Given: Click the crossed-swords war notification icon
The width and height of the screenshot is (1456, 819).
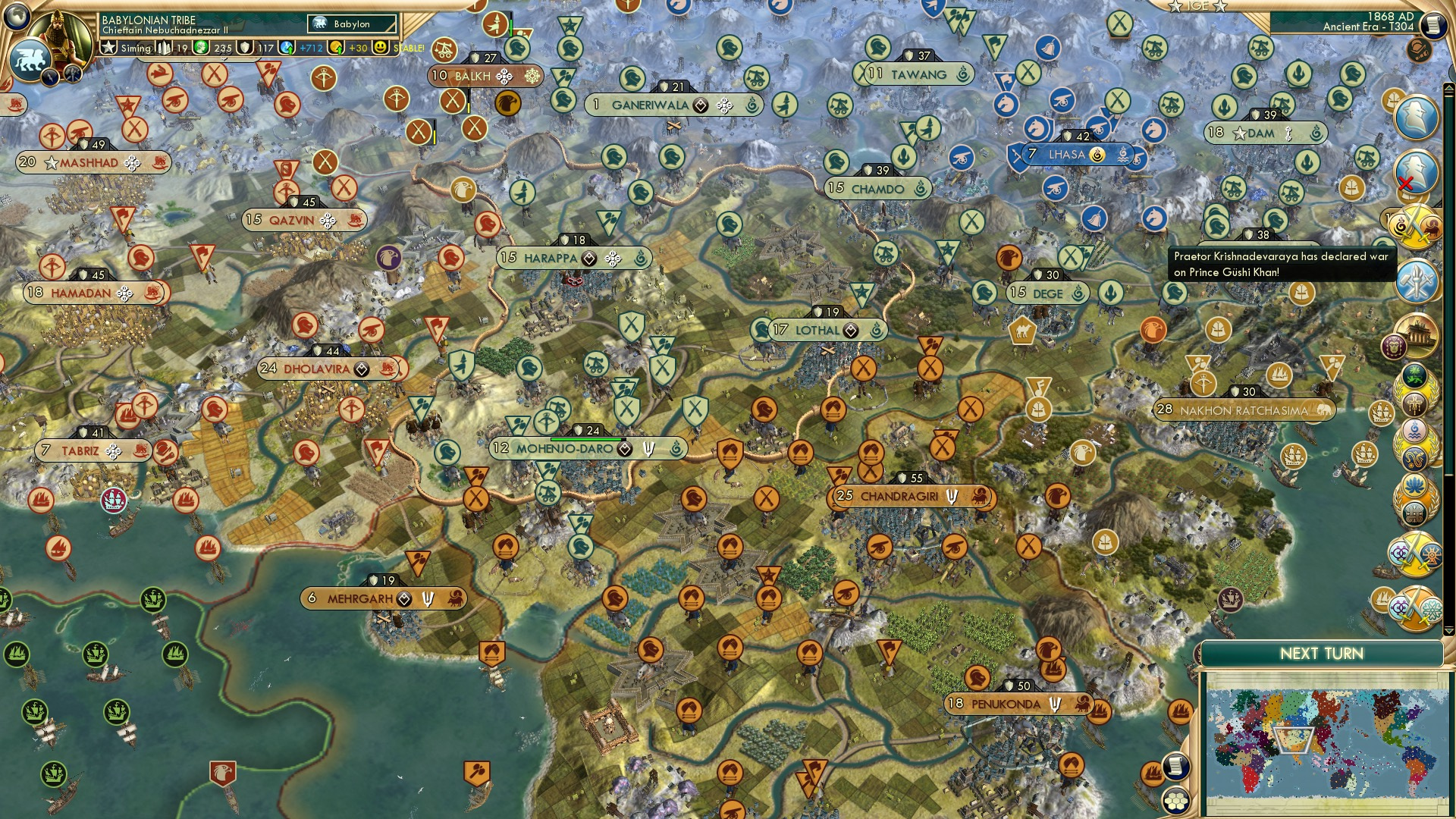Looking at the screenshot, I should pyautogui.click(x=1417, y=227).
